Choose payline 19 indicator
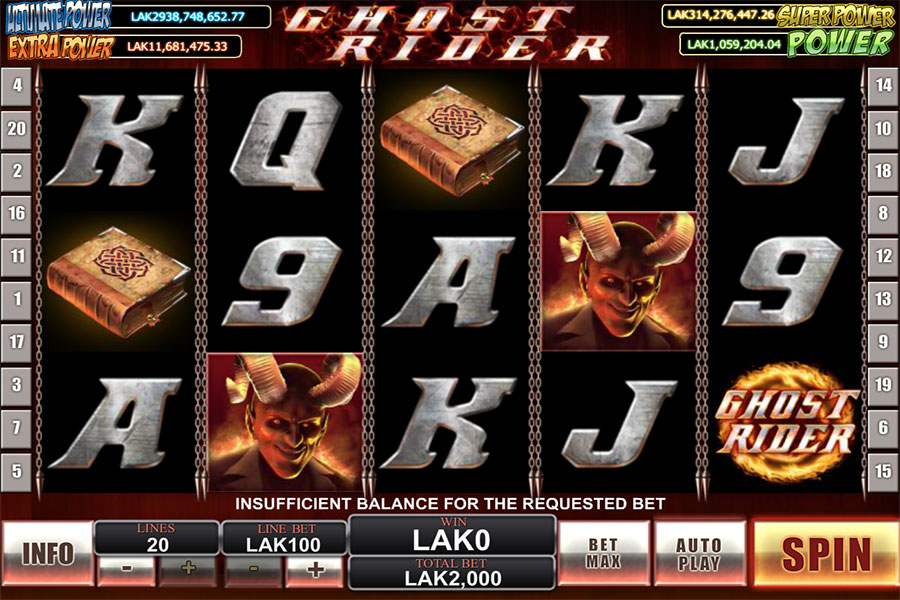The height and width of the screenshot is (600, 900). coord(882,384)
